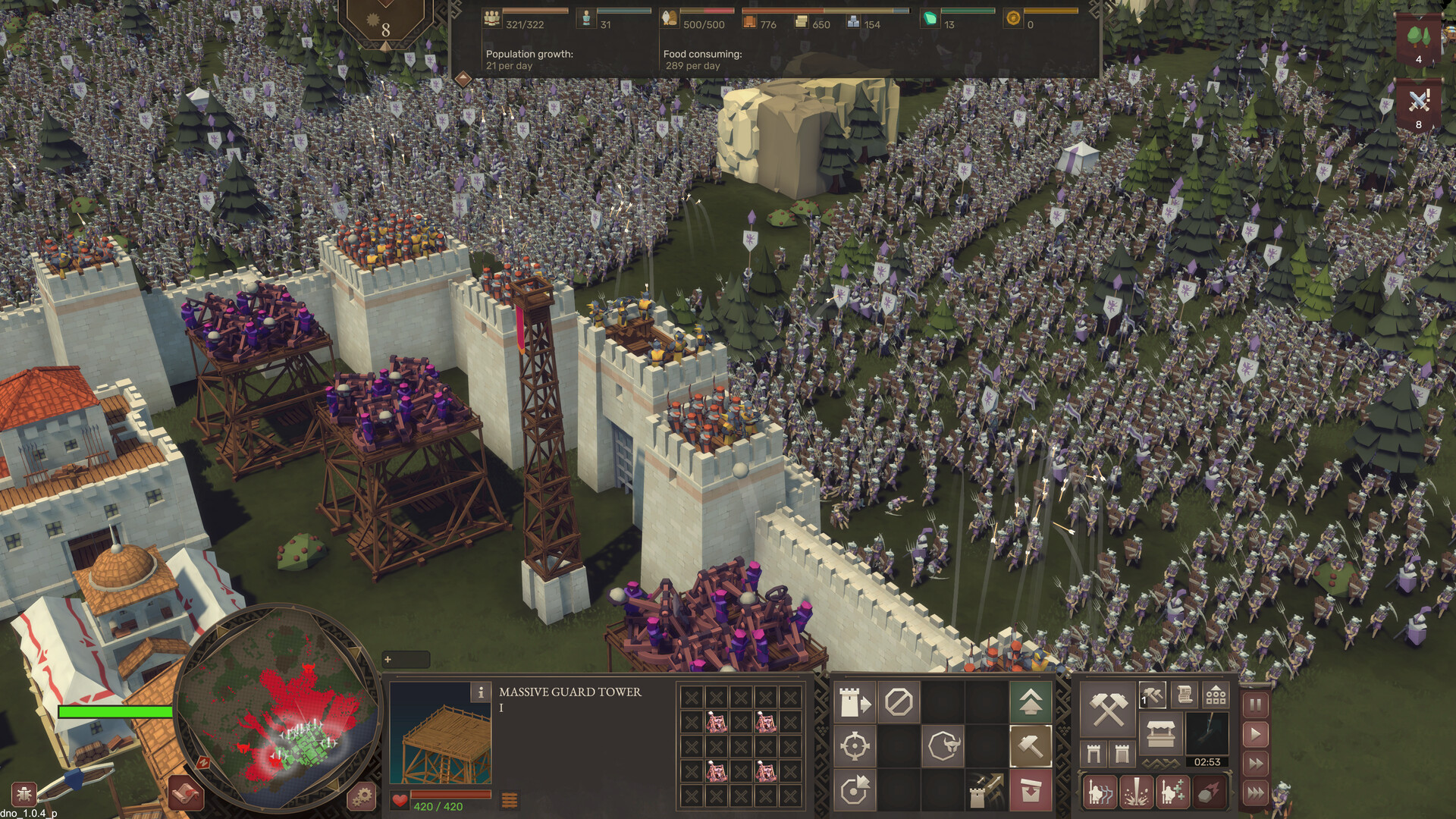Open the settings gear at bottom left
This screenshot has width=1456, height=819.
point(362,798)
